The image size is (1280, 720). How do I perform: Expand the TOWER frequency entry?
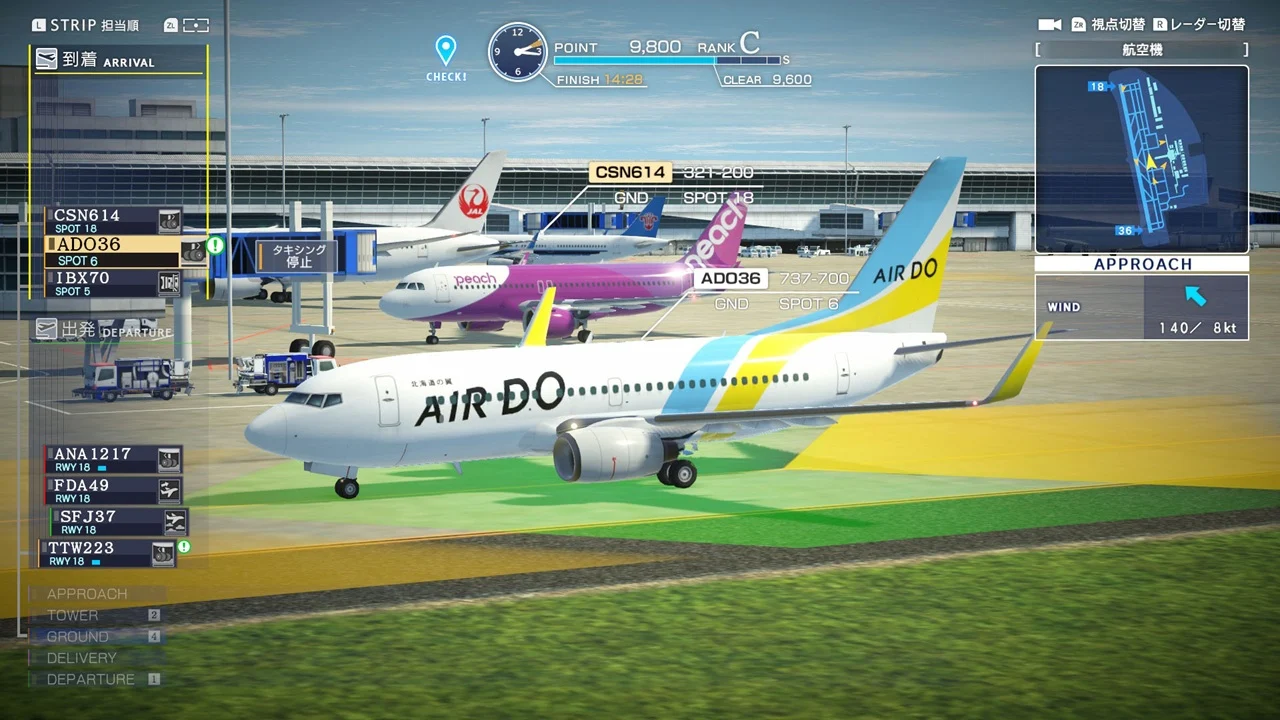tap(71, 615)
